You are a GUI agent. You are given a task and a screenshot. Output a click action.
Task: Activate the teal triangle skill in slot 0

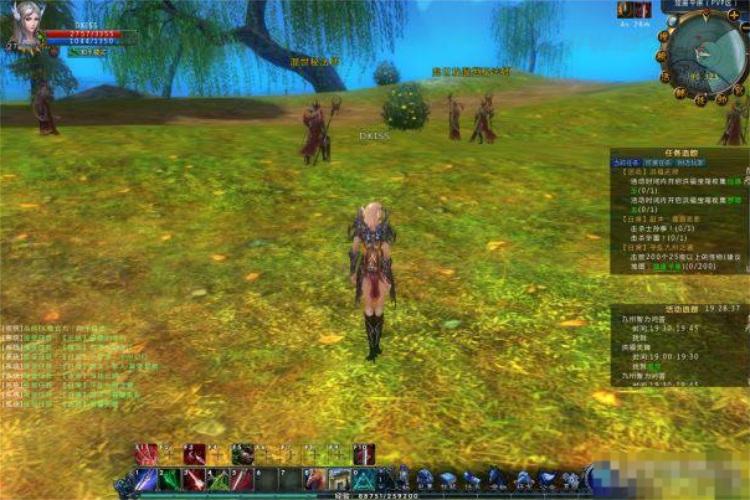[x=363, y=480]
